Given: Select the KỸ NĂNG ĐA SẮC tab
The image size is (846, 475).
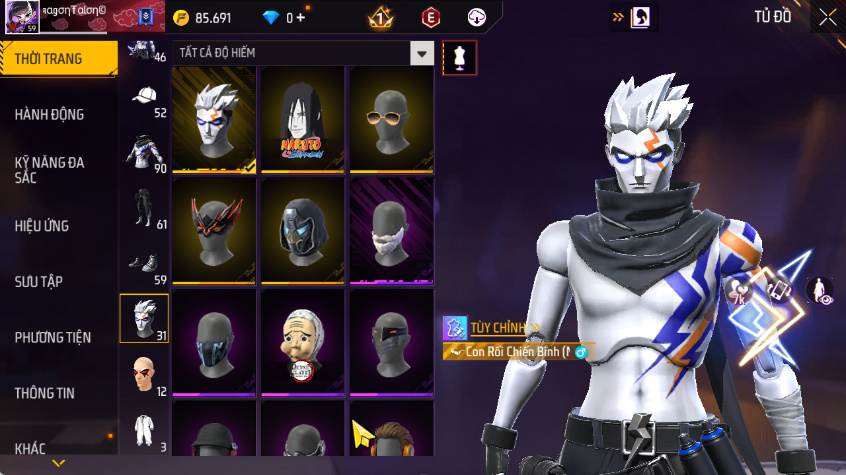Looking at the screenshot, I should point(50,169).
